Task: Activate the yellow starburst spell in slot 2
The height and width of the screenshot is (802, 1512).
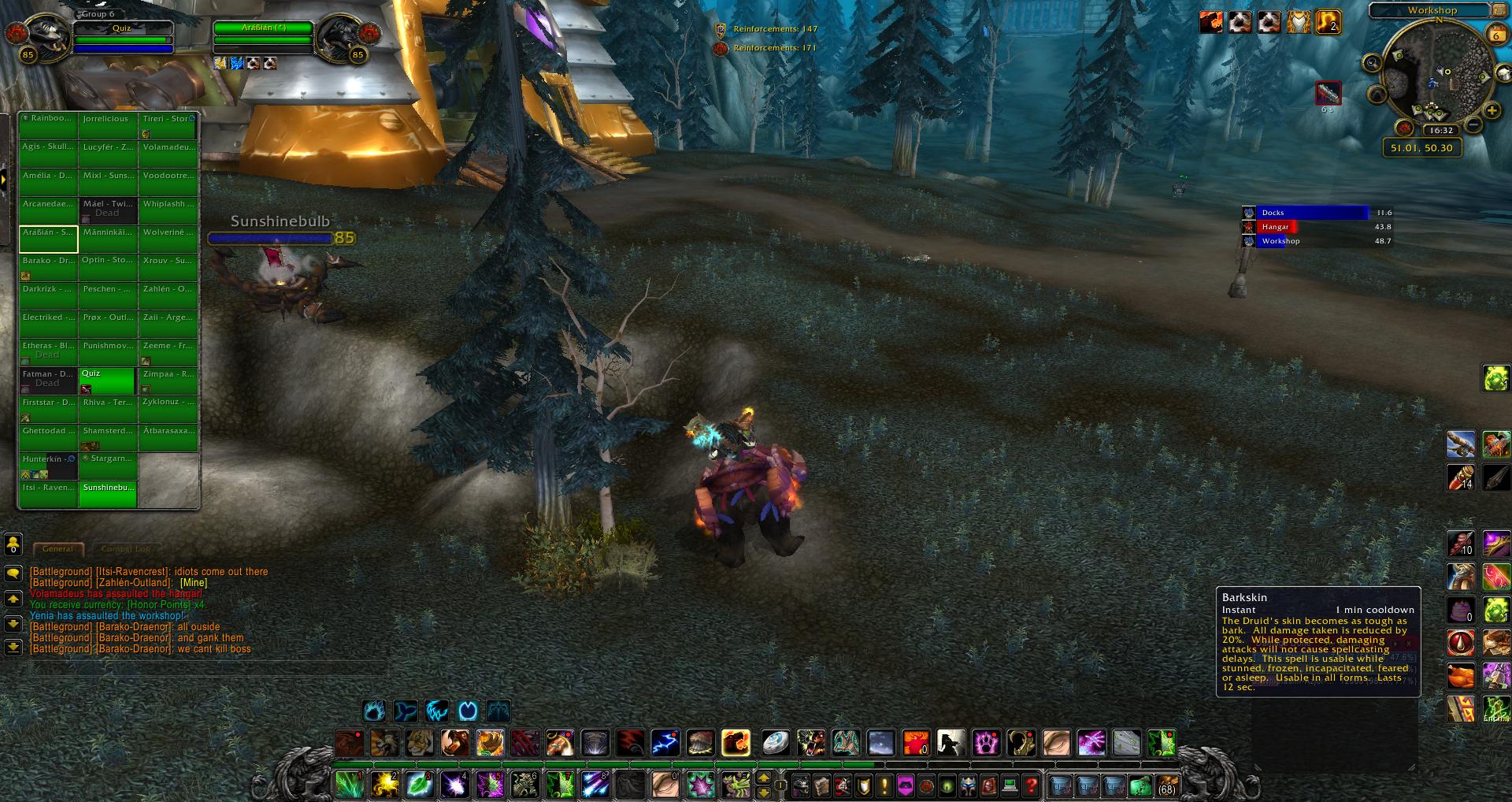Action: [385, 785]
